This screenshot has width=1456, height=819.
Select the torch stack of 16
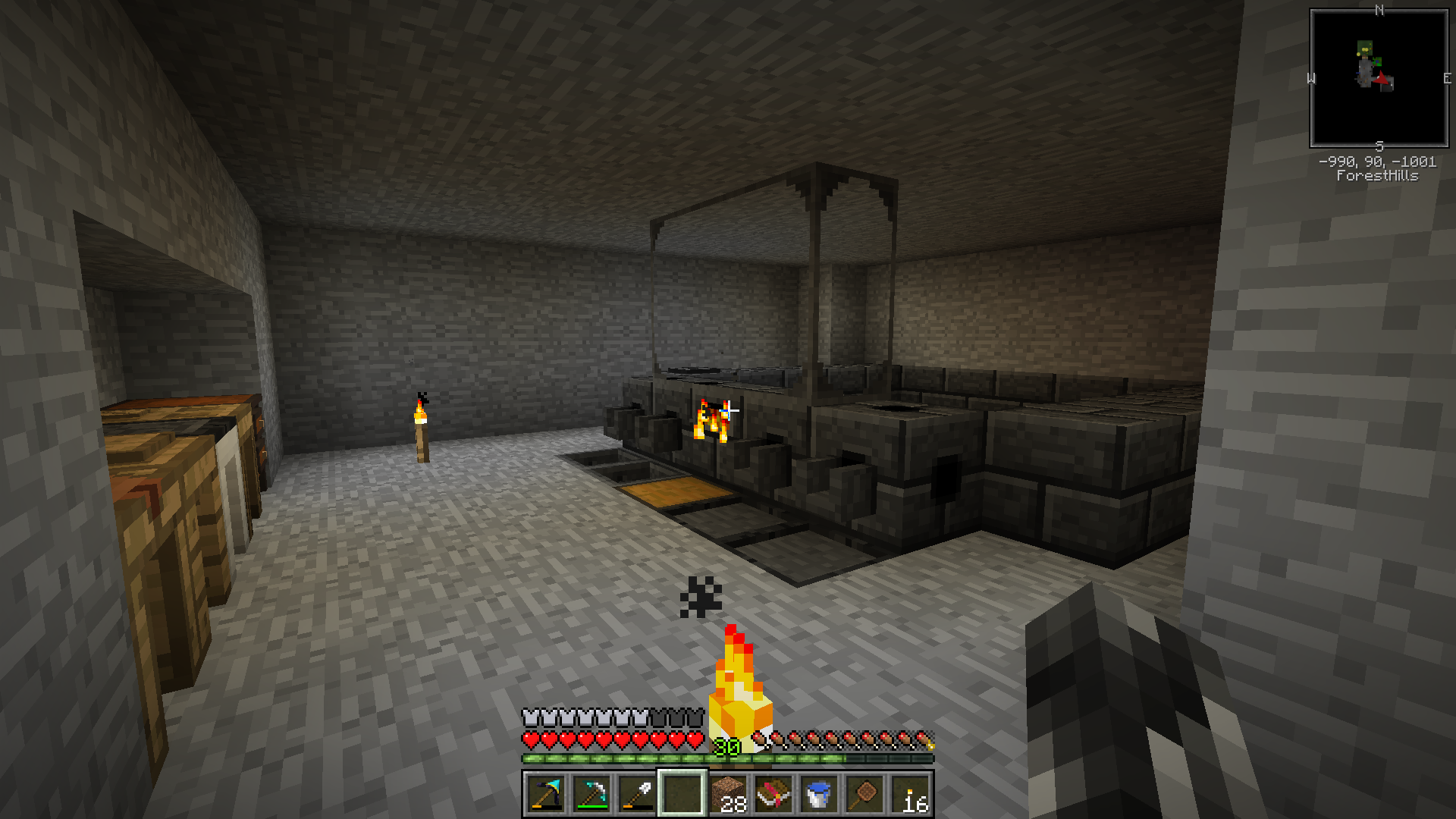[910, 794]
